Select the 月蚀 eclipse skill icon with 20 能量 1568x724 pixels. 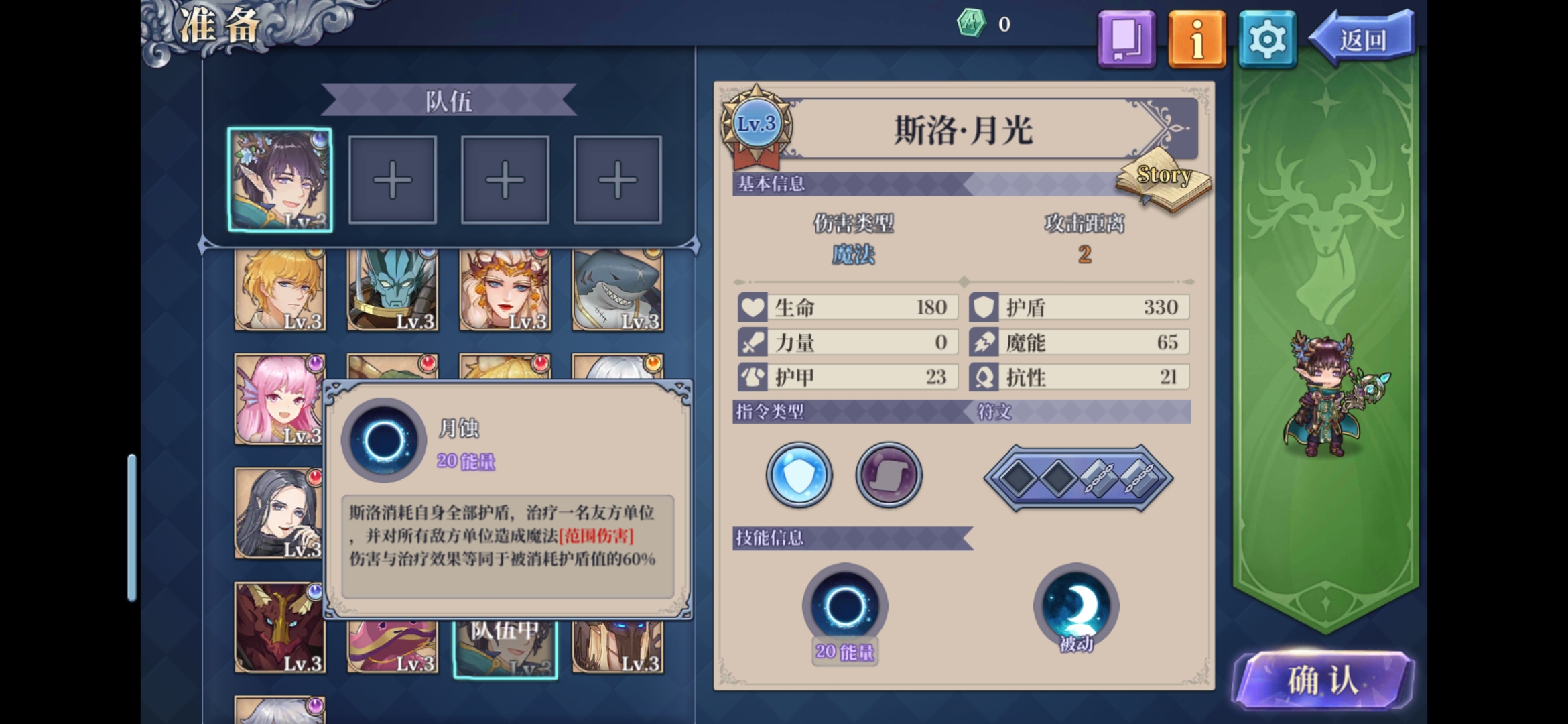tap(845, 606)
